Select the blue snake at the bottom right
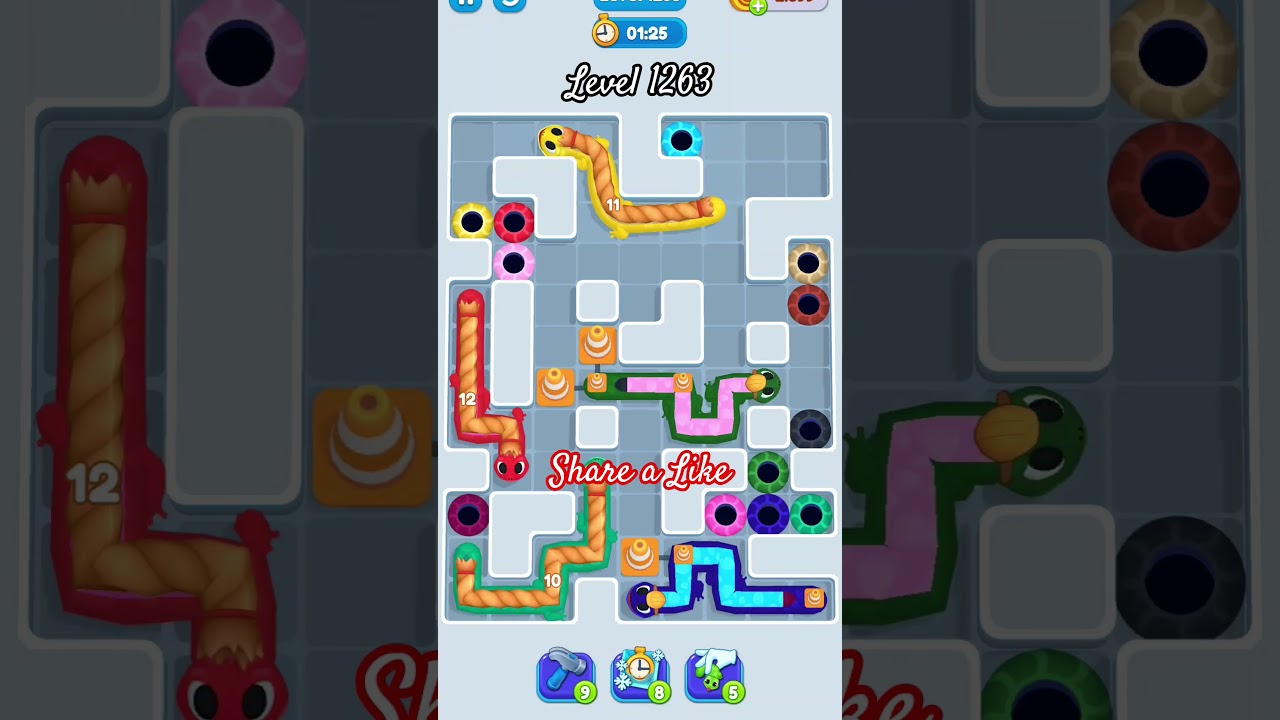1280x720 pixels. tap(730, 585)
